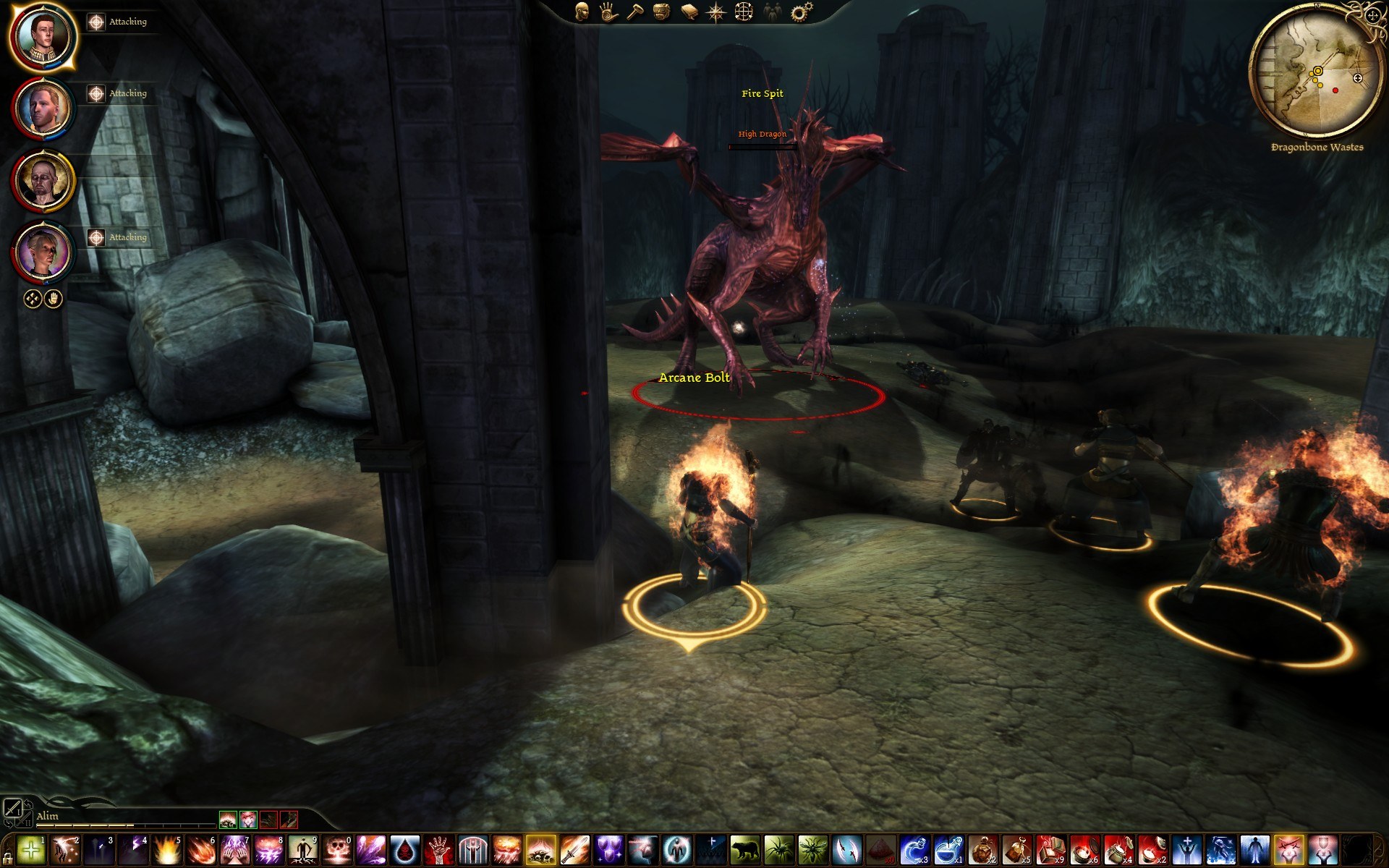Select the first party member portrait
Screen dimensions: 1389x868
tap(43, 37)
